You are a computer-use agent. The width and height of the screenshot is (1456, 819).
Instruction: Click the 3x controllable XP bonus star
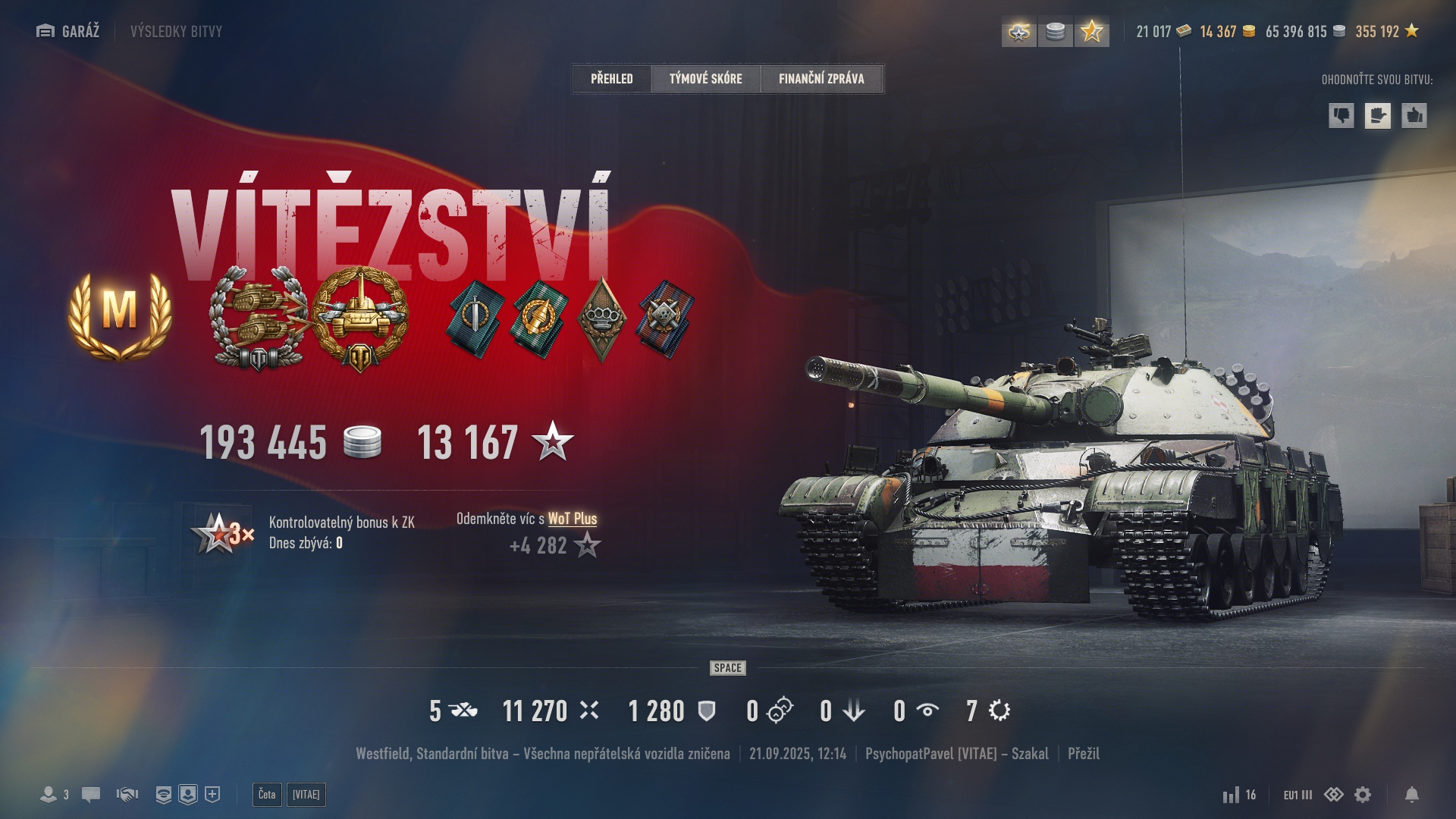tap(221, 533)
